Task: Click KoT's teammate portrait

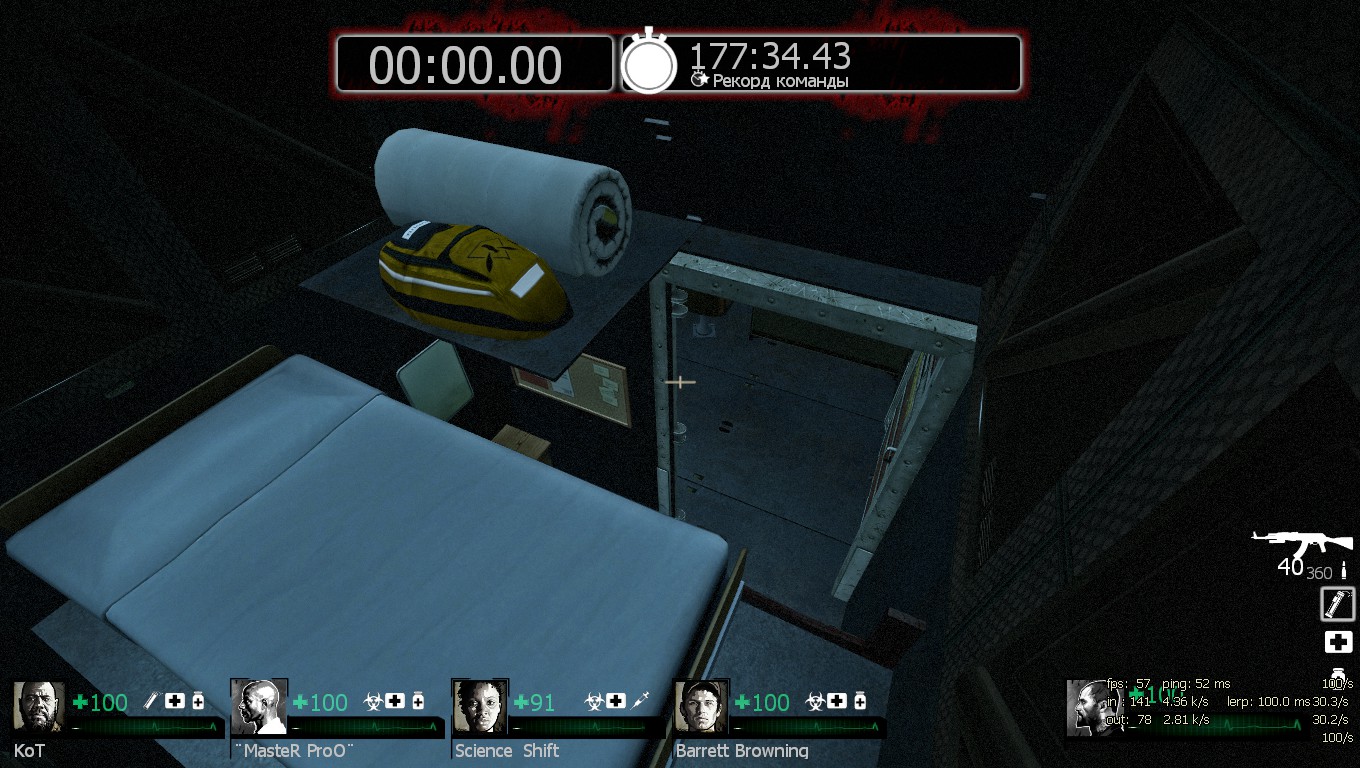Action: click(39, 706)
